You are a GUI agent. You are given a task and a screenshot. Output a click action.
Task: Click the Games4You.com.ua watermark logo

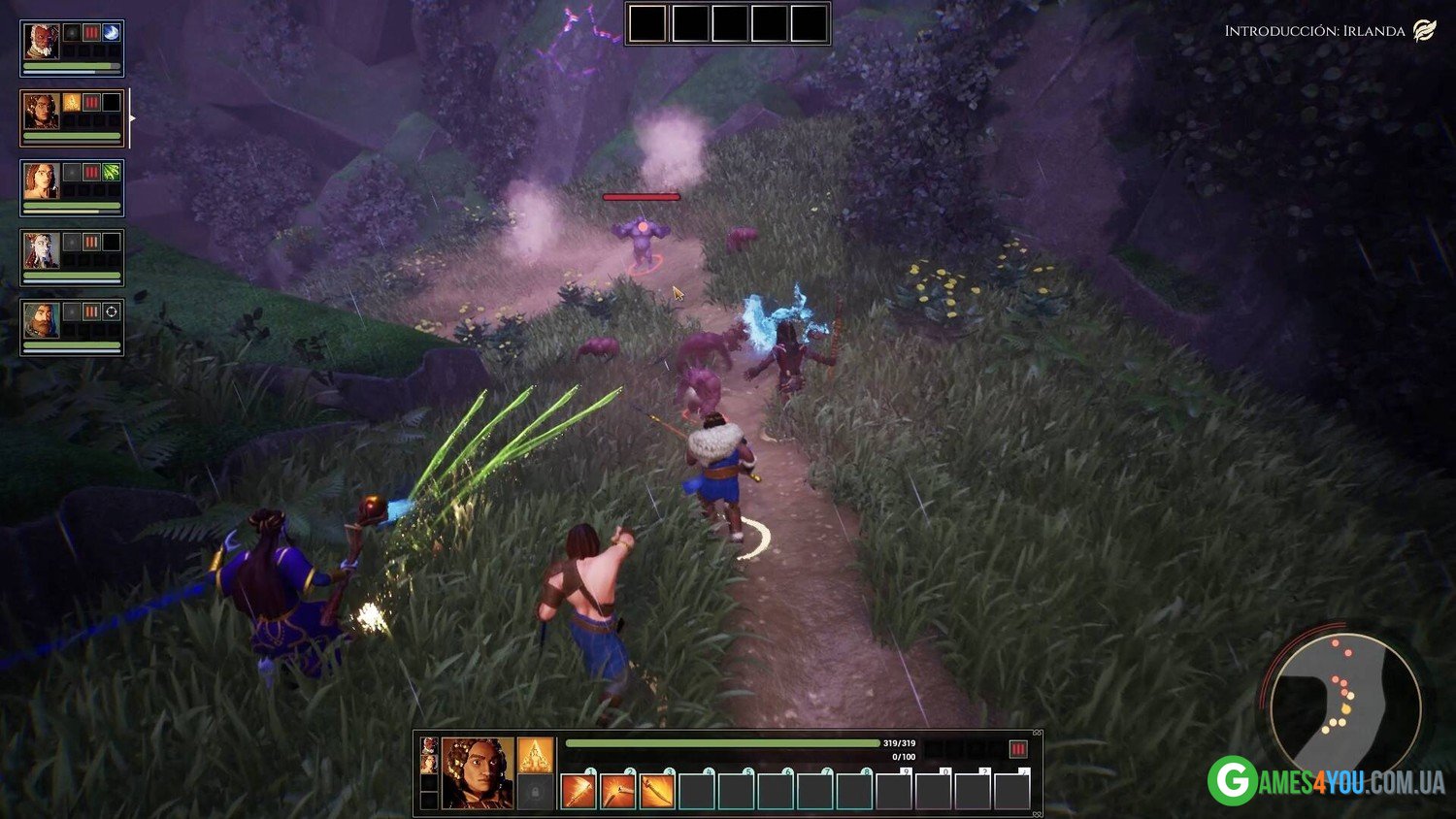(1326, 780)
